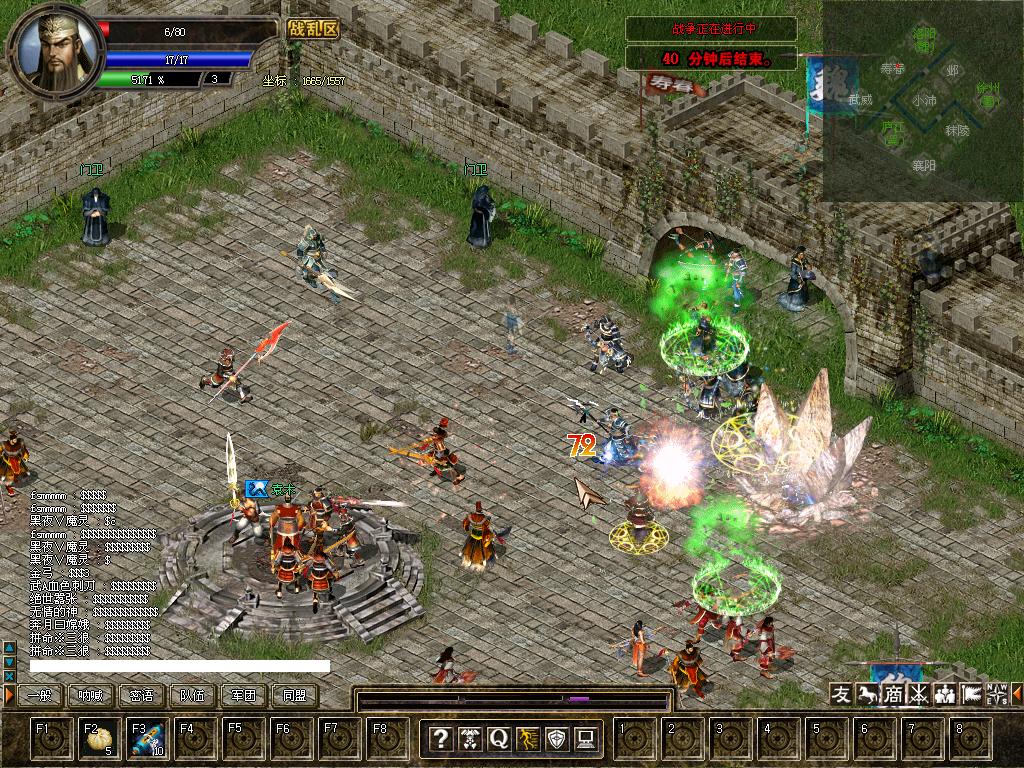Open the 商 shop button
The width and height of the screenshot is (1024, 768).
[893, 694]
